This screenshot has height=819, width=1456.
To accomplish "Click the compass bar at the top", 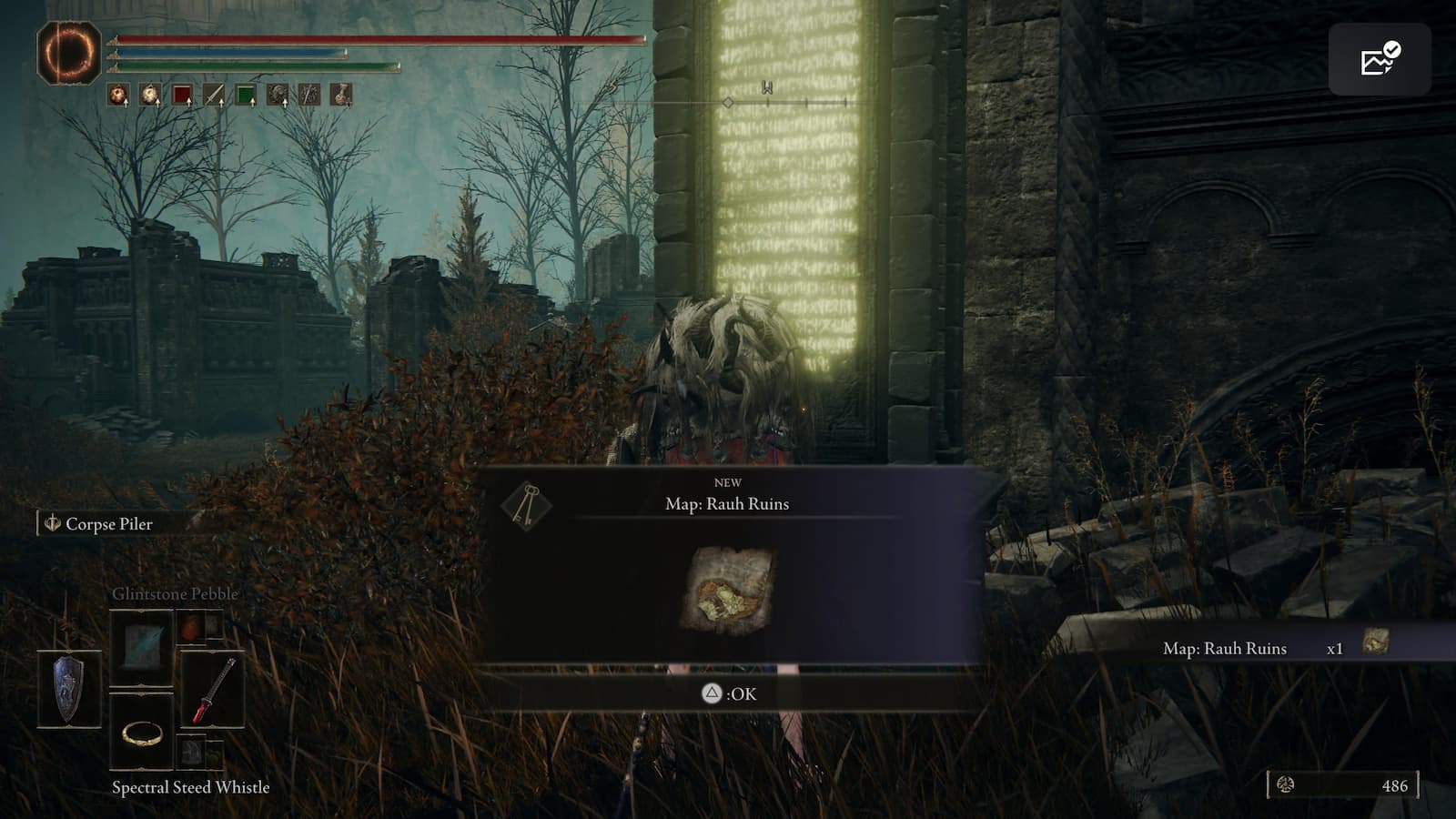I will tap(787, 103).
